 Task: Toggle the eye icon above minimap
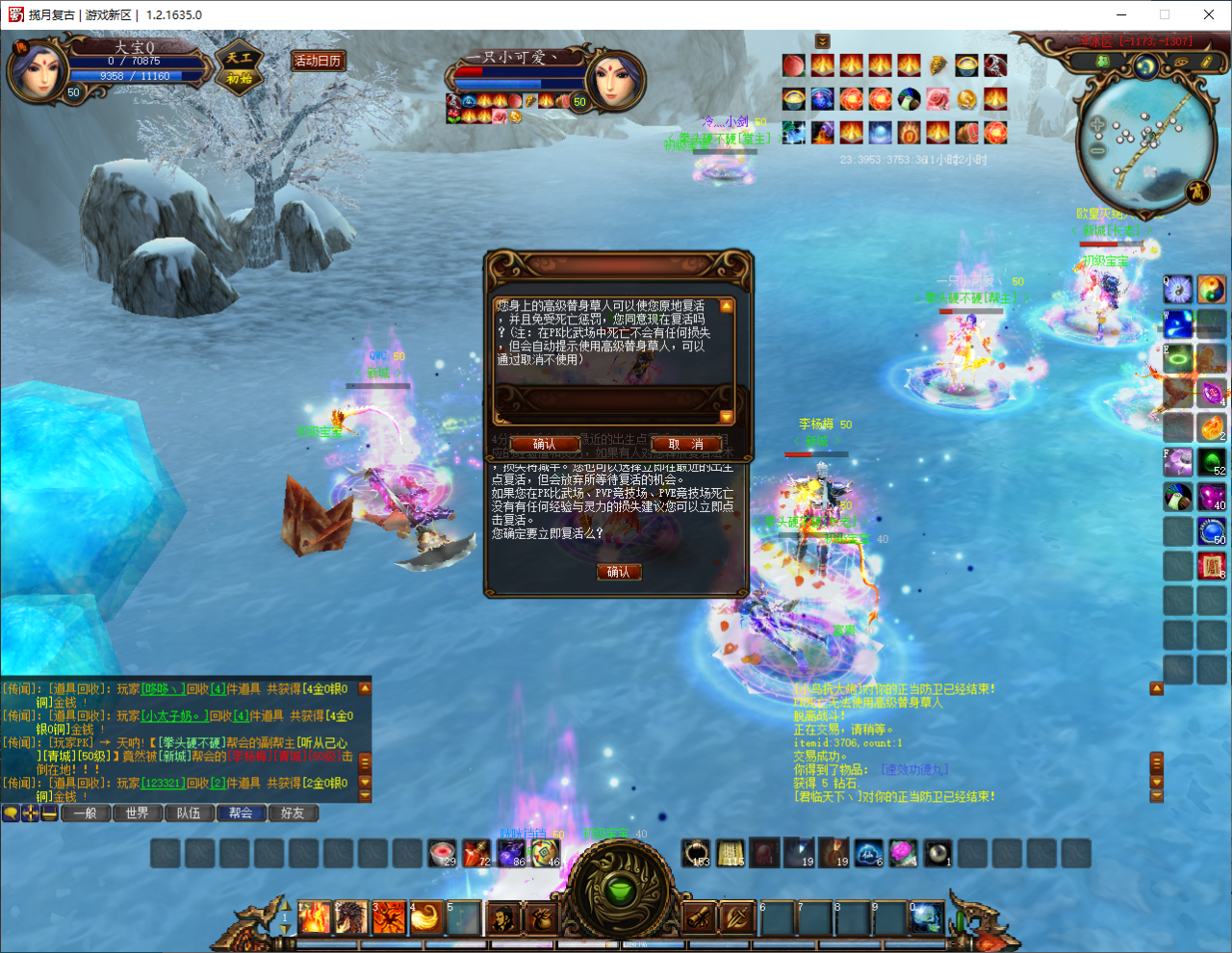[1180, 62]
